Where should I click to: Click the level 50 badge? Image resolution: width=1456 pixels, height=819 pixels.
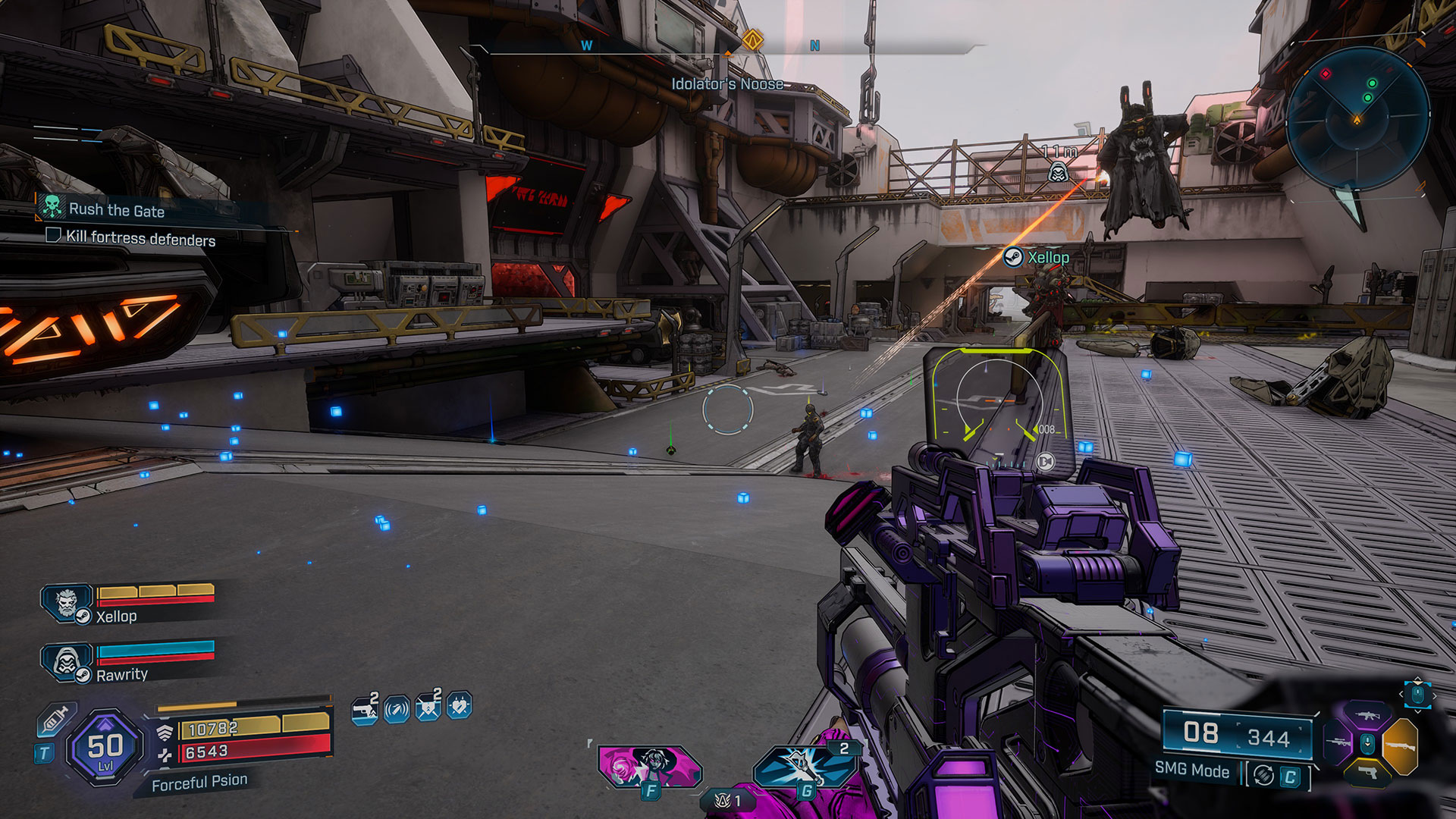(105, 748)
